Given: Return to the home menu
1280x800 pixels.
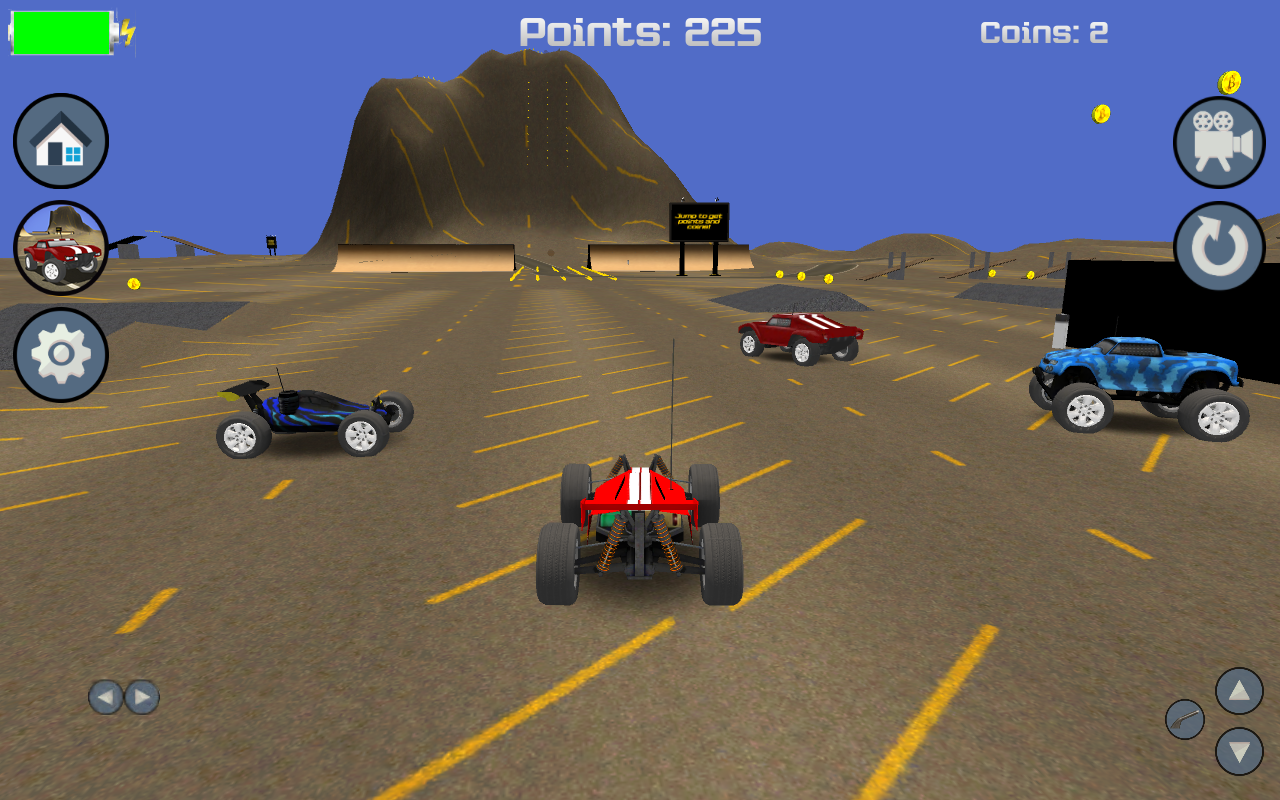Looking at the screenshot, I should (x=59, y=141).
